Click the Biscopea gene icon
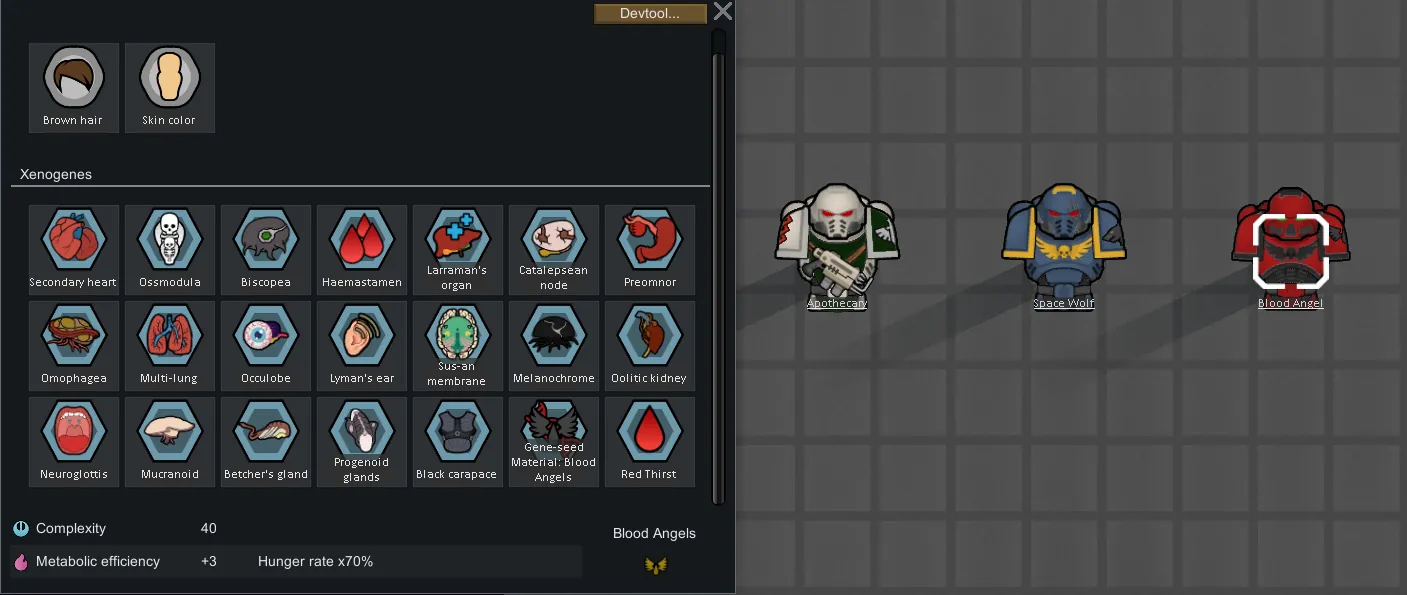 click(x=265, y=249)
